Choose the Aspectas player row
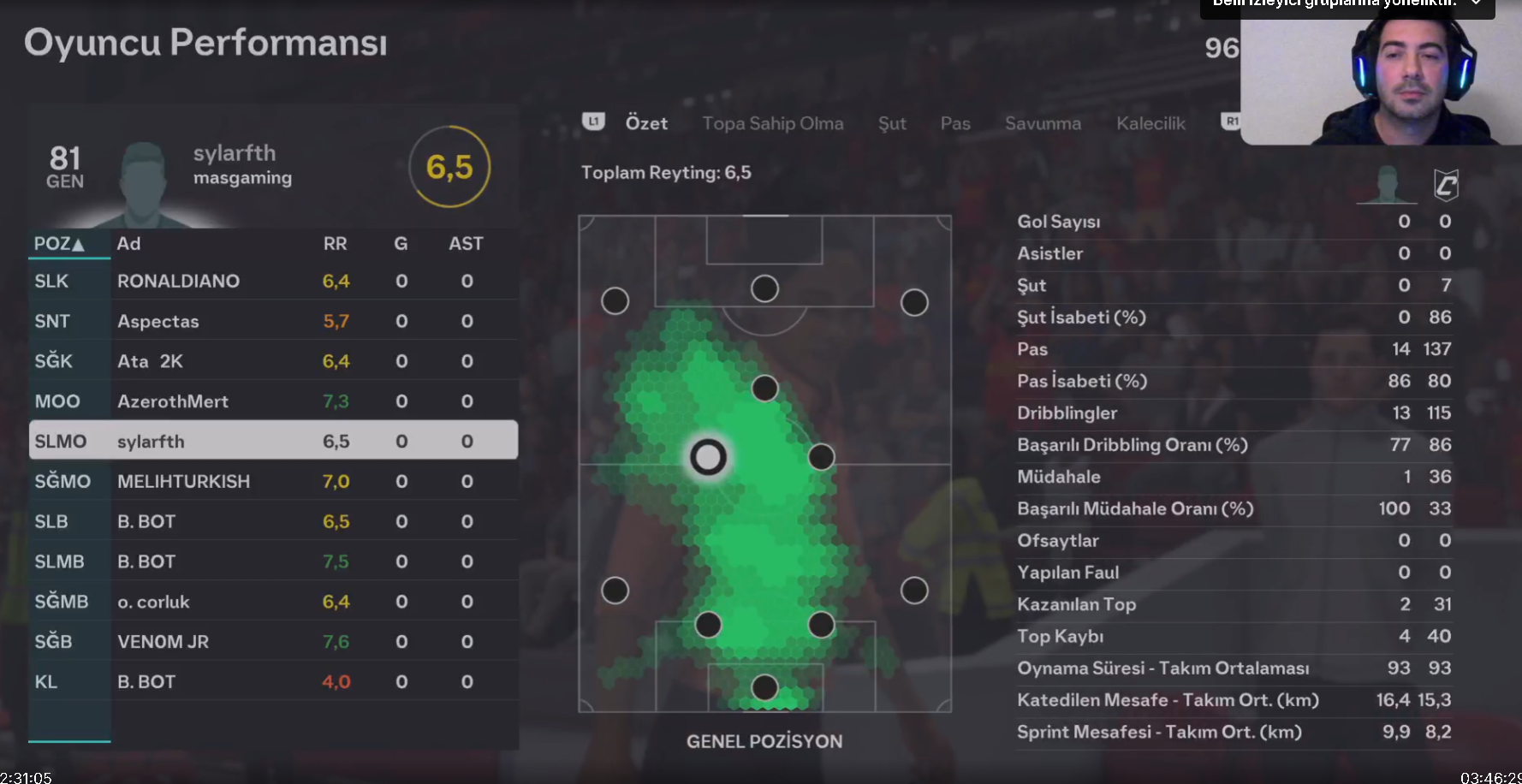1522x784 pixels. coord(158,321)
